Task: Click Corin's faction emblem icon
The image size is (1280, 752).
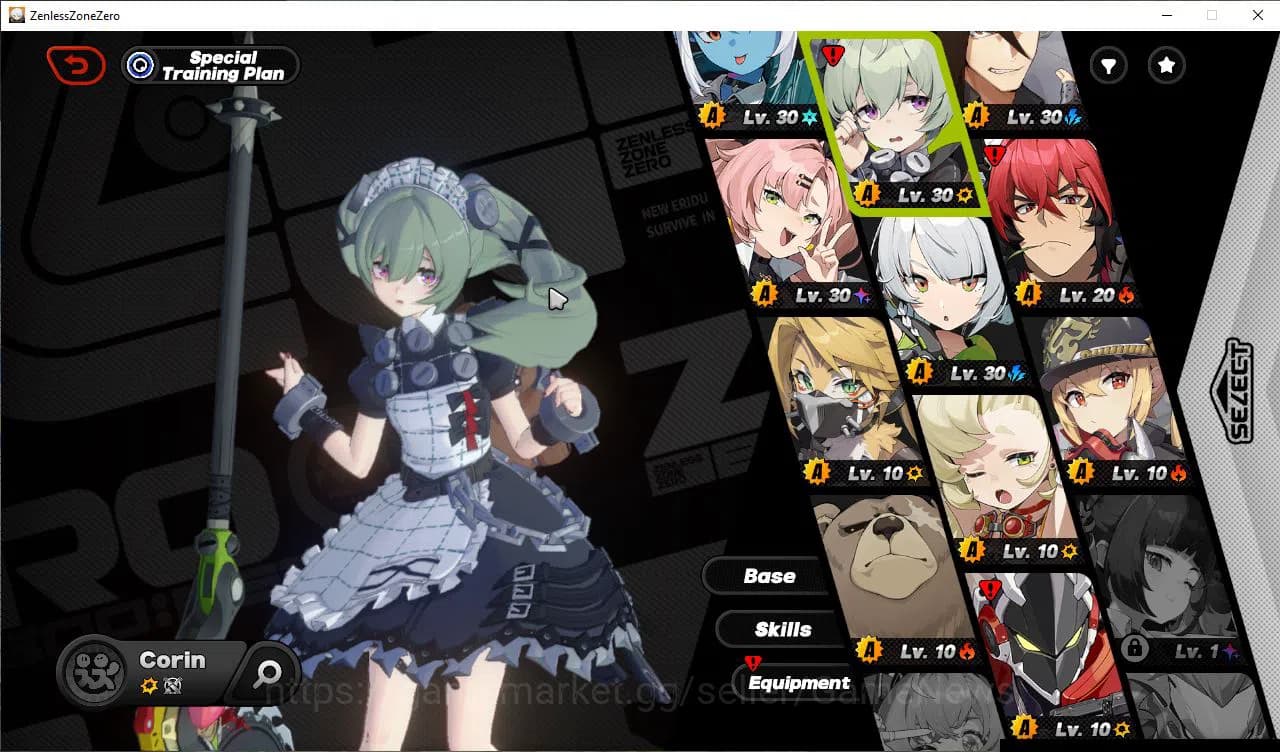Action: tap(93, 672)
